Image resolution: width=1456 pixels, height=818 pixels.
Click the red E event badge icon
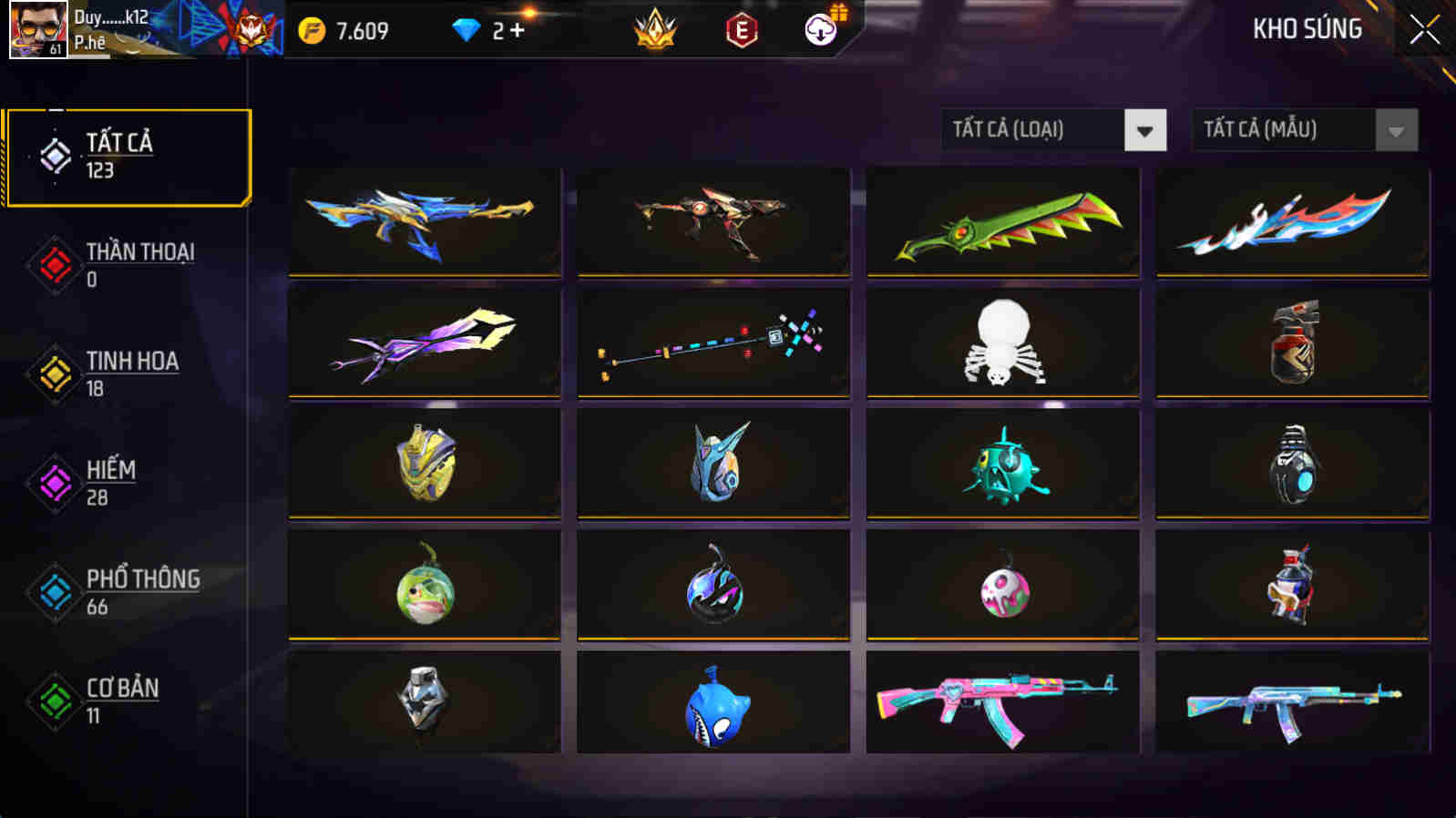[739, 30]
